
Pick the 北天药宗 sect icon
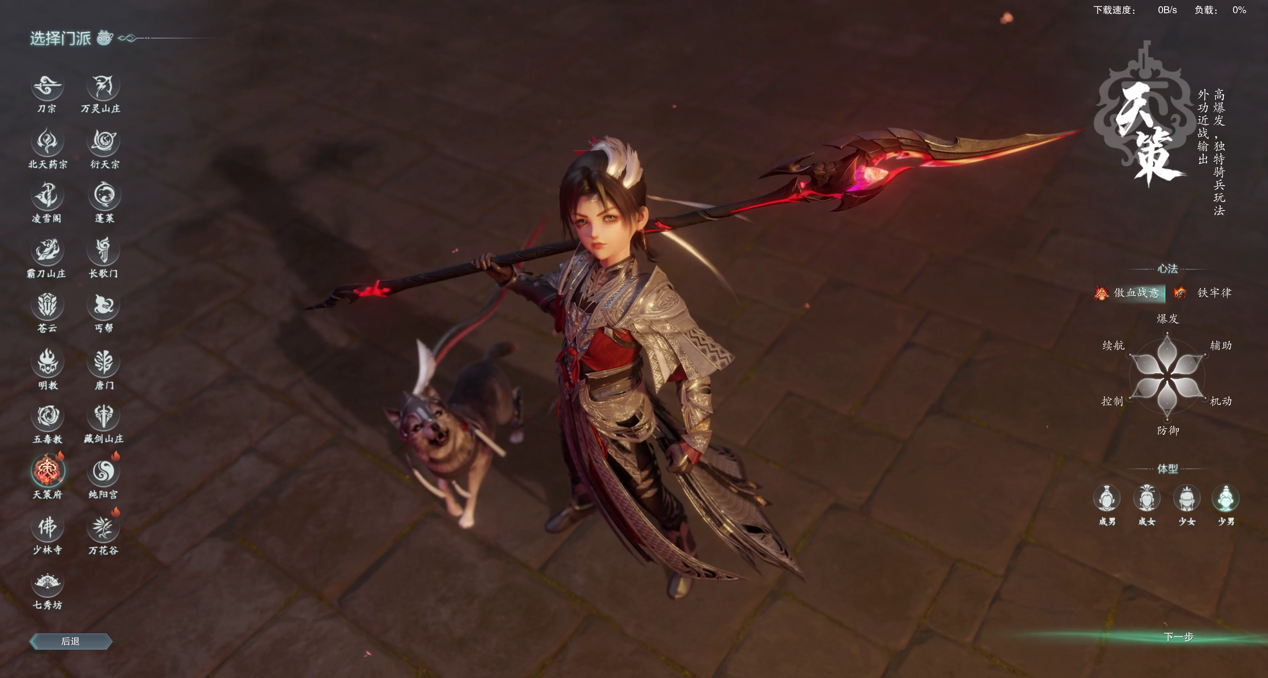click(47, 143)
